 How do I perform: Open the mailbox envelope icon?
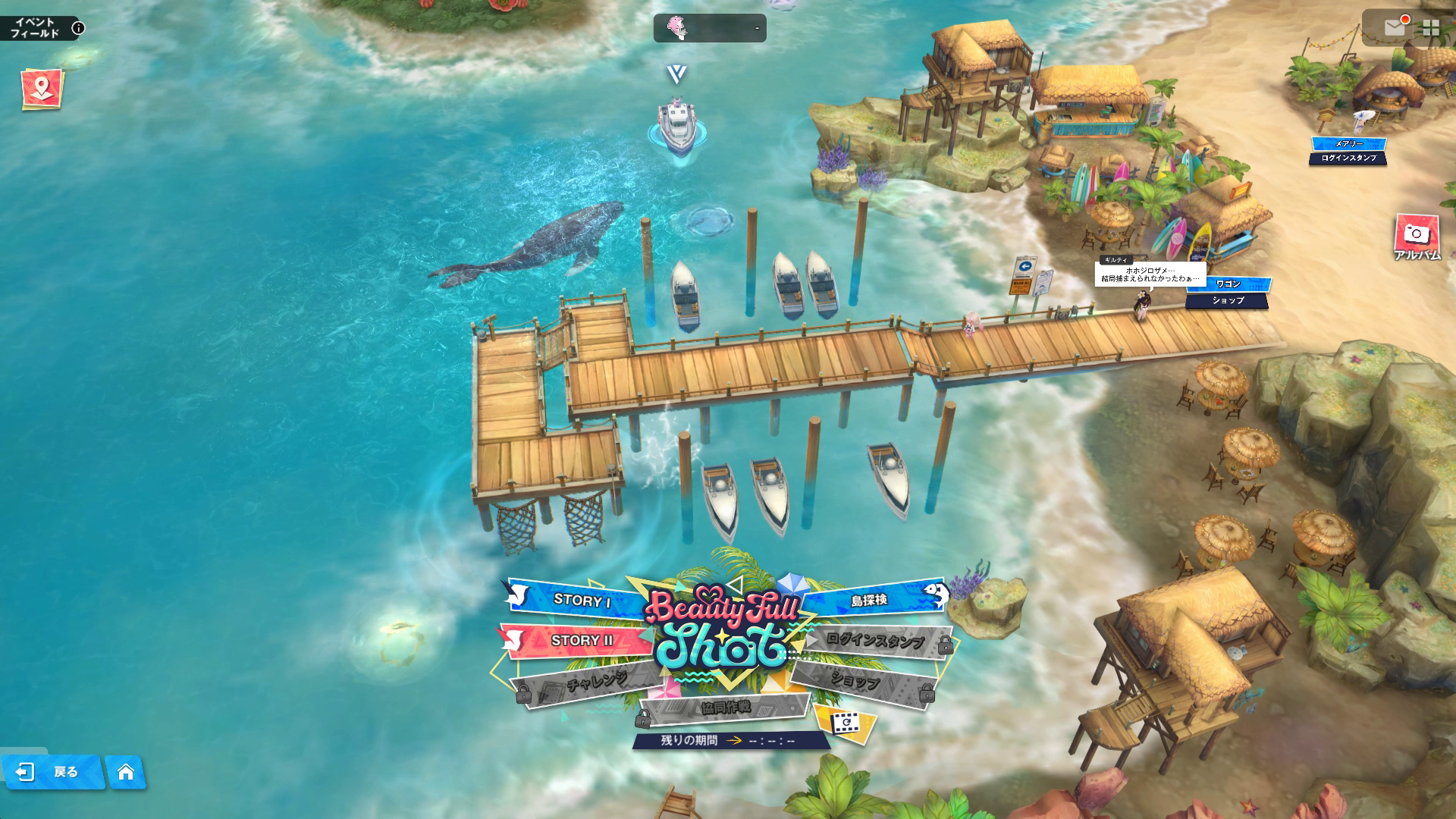pyautogui.click(x=1394, y=28)
